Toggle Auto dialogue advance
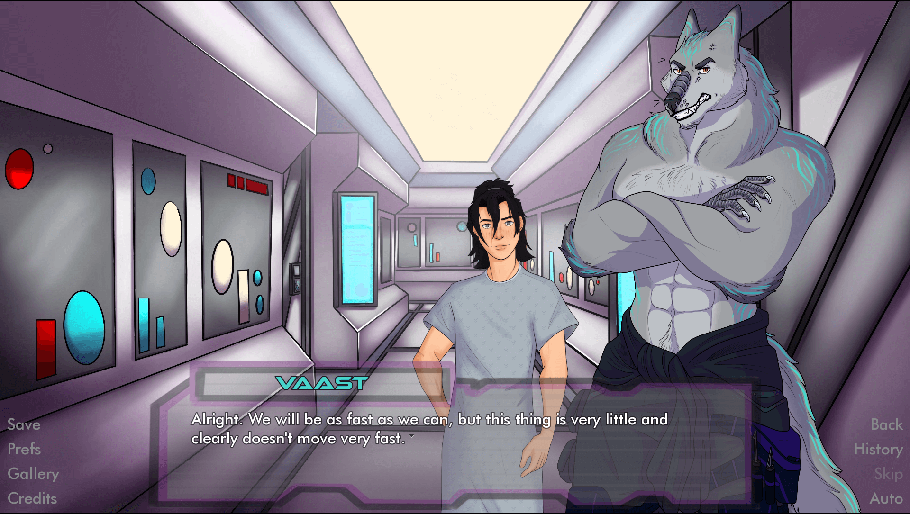Image resolution: width=910 pixels, height=514 pixels. (x=886, y=498)
